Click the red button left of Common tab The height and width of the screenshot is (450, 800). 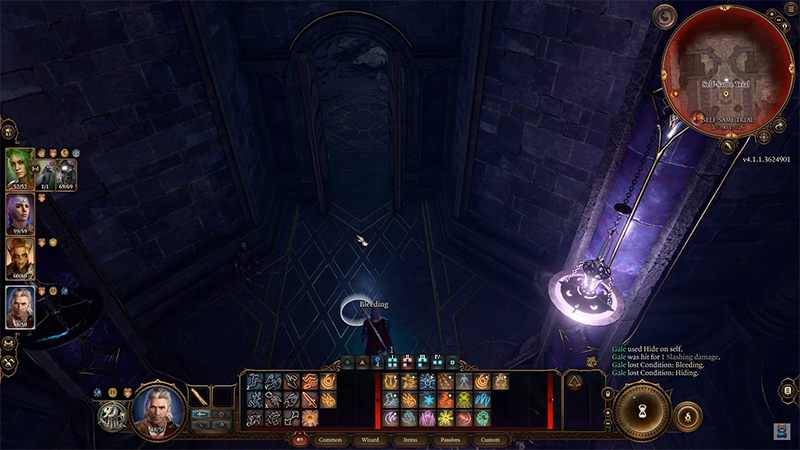click(299, 439)
